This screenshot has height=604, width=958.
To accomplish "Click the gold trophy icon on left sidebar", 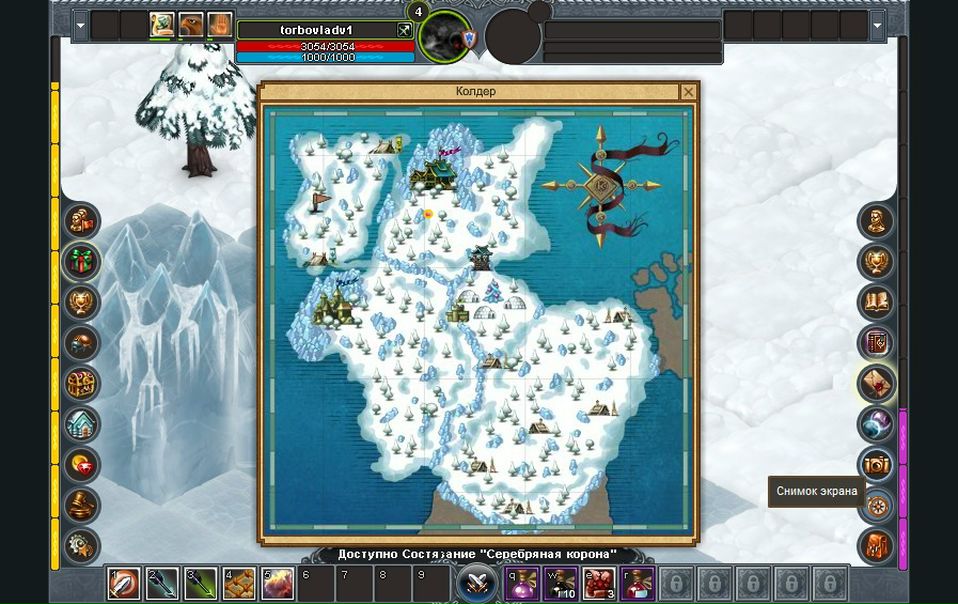I will 82,302.
